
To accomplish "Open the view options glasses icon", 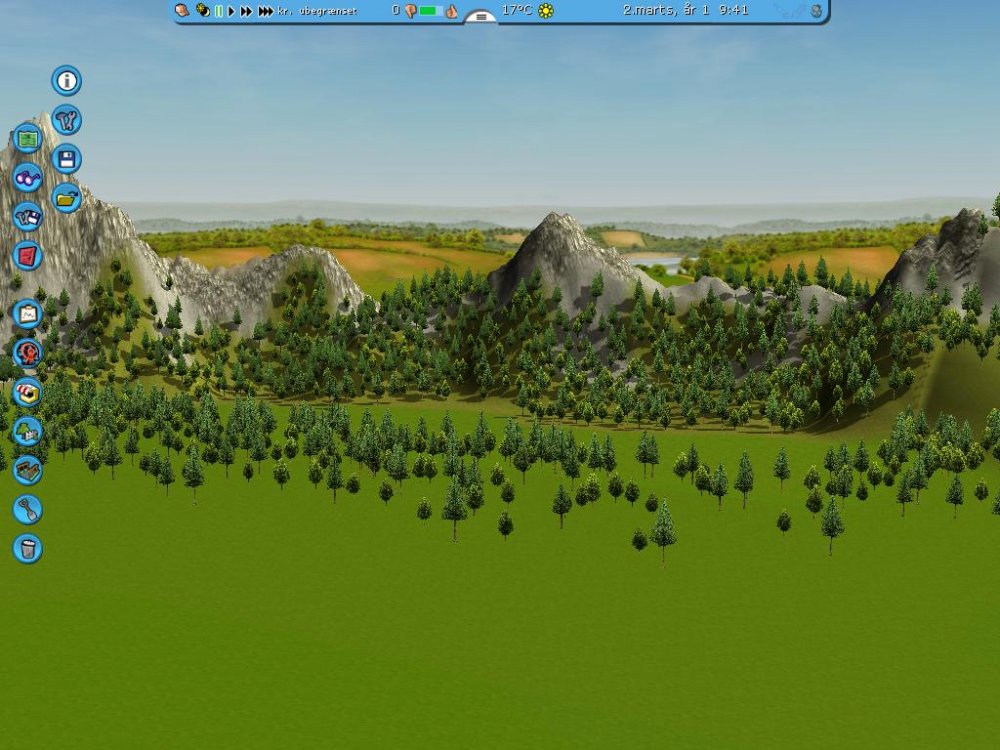I will pos(28,178).
